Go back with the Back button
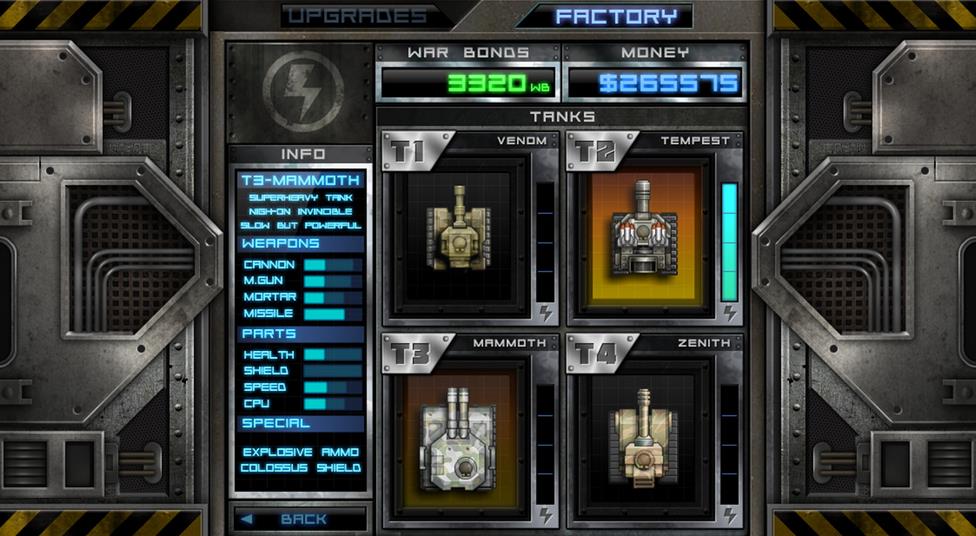The width and height of the screenshot is (976, 536). [299, 519]
